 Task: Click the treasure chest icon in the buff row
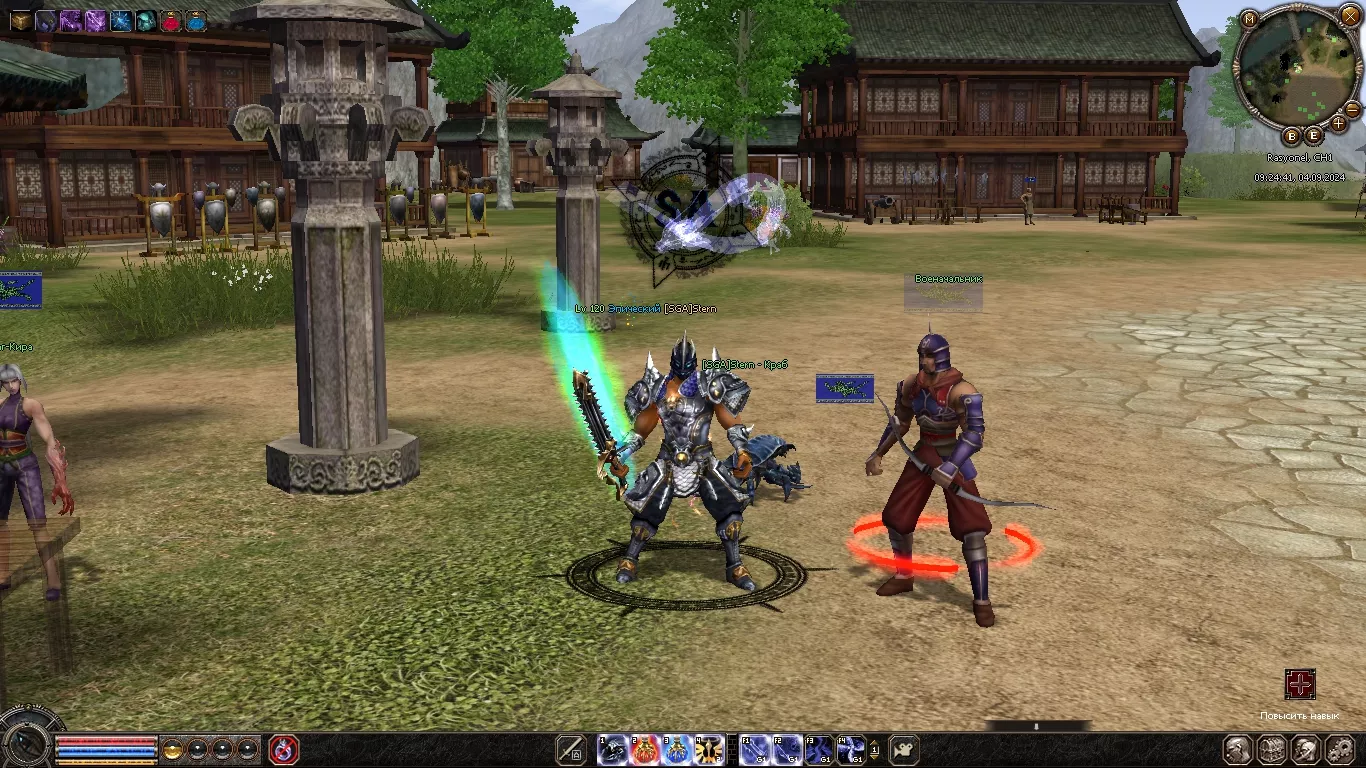tap(21, 20)
